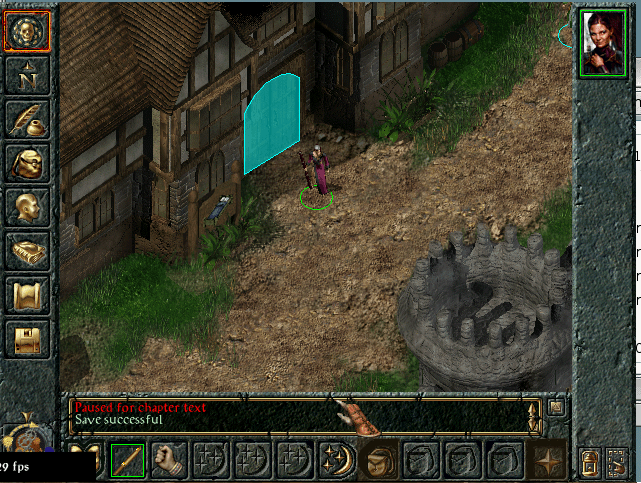Open the use item bag button
This screenshot has height=483, width=641.
379,460
